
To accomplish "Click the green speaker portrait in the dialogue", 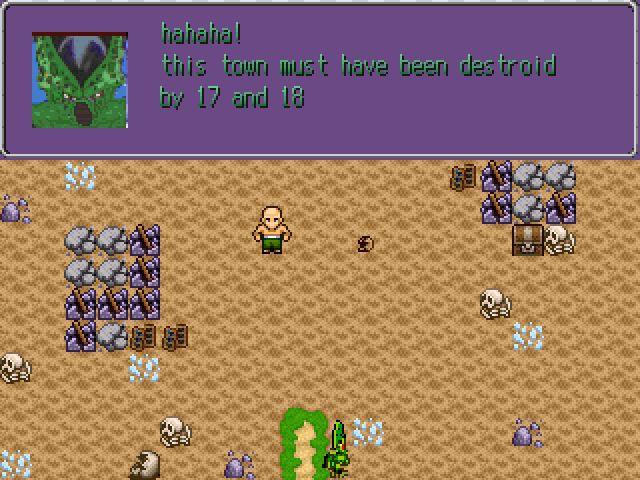I will 80,80.
